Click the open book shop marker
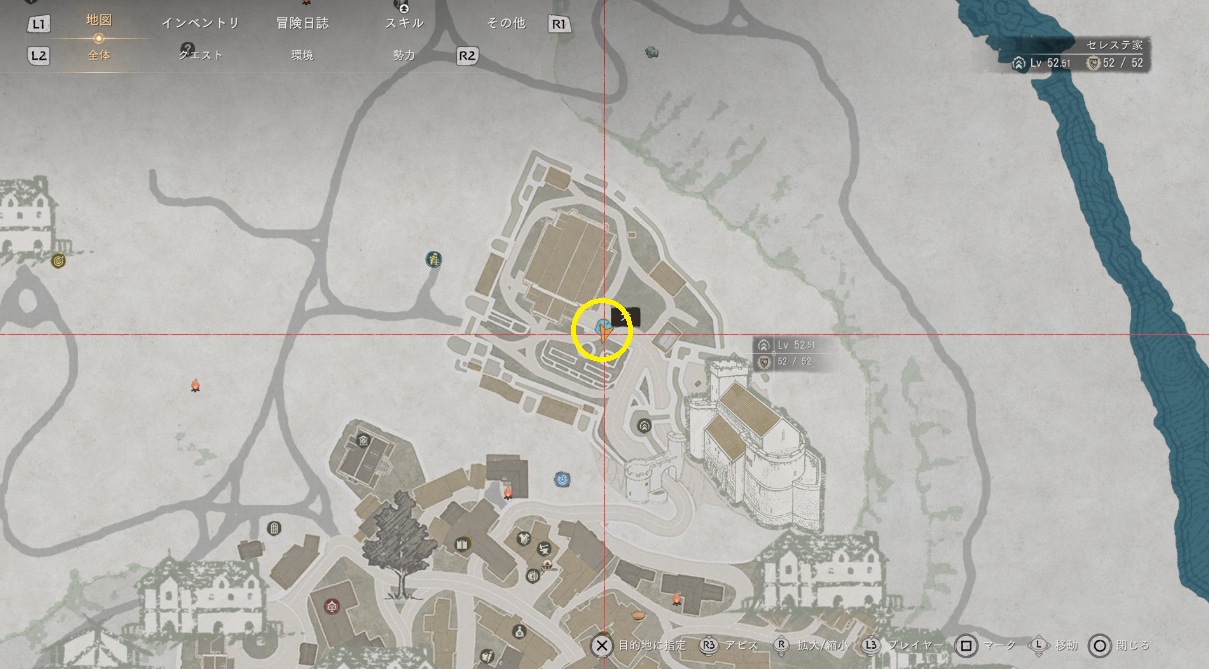This screenshot has height=669, width=1209. tap(462, 544)
